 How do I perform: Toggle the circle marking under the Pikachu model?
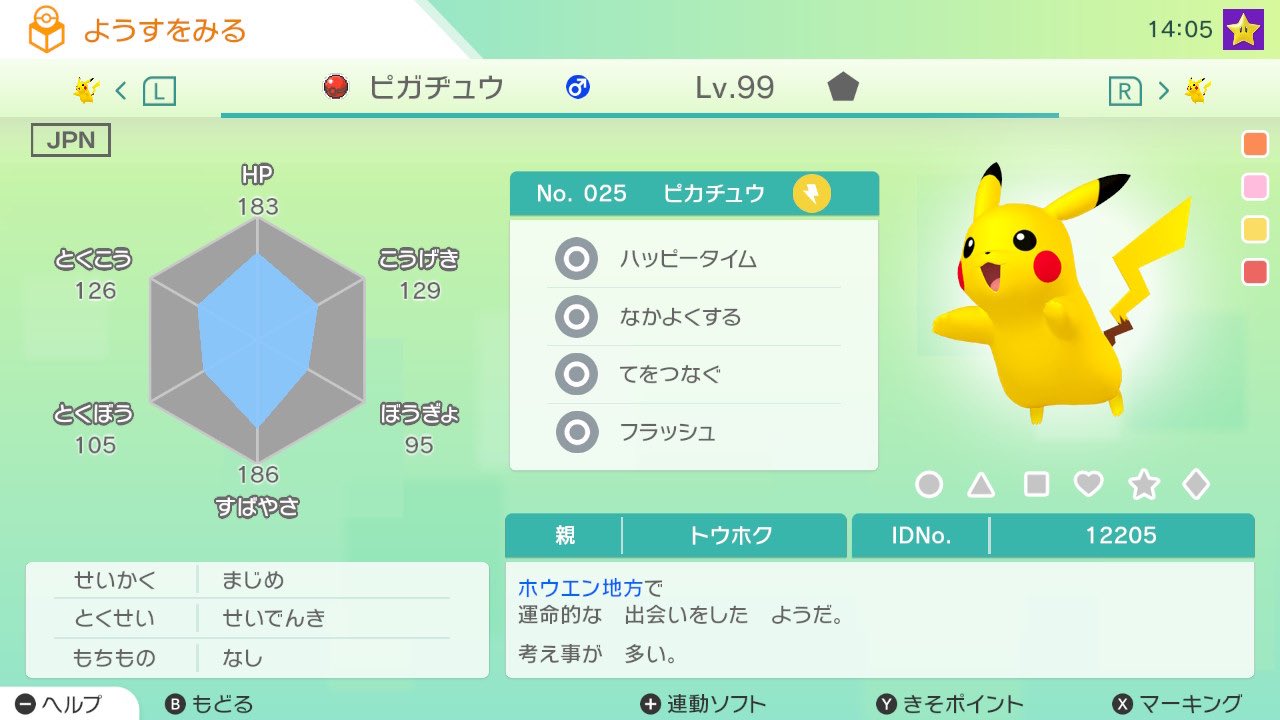[x=929, y=483]
